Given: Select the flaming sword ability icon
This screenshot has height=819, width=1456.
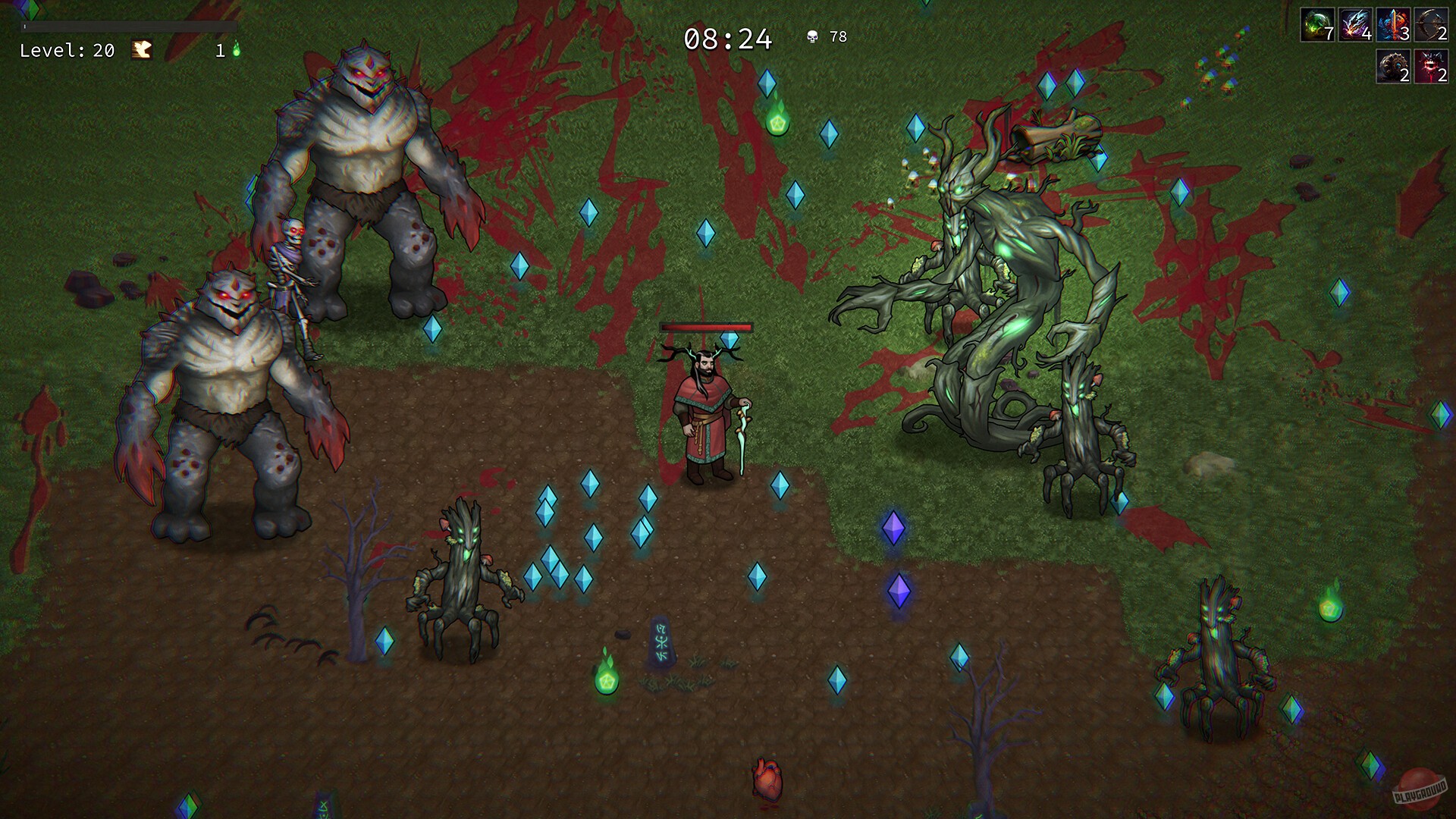Looking at the screenshot, I should coord(1392,25).
